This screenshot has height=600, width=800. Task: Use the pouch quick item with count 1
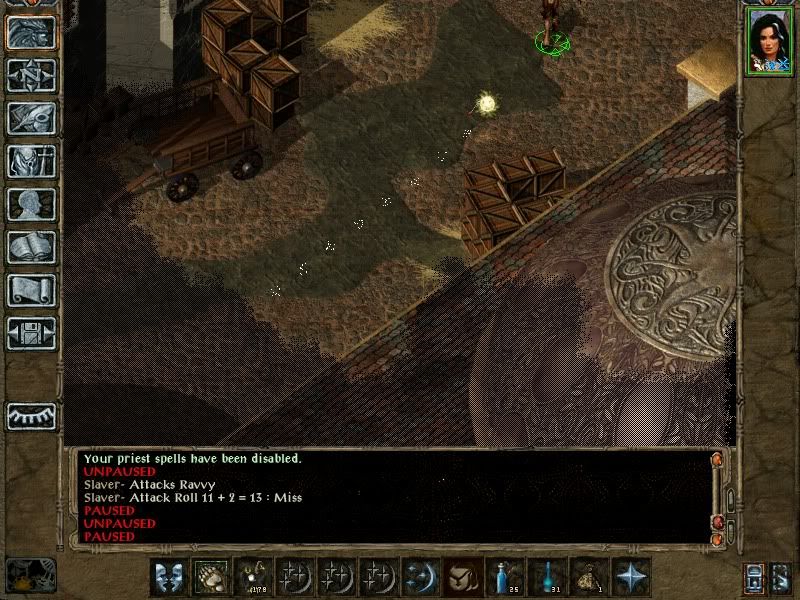[589, 577]
